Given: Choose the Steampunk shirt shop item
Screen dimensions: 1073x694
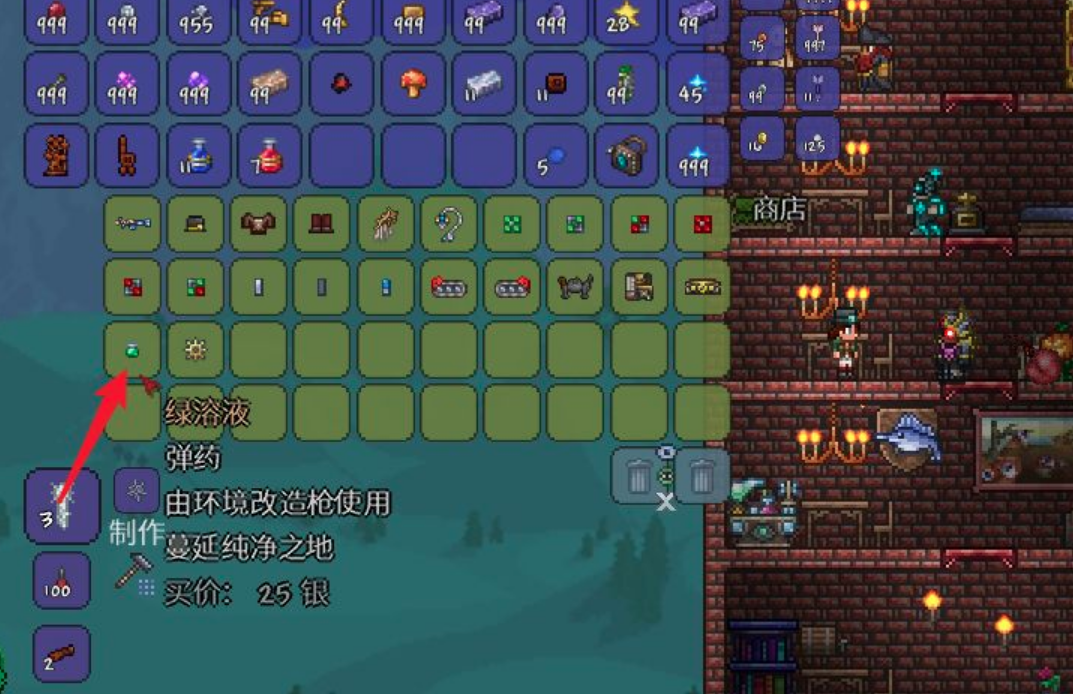Looking at the screenshot, I should [258, 223].
